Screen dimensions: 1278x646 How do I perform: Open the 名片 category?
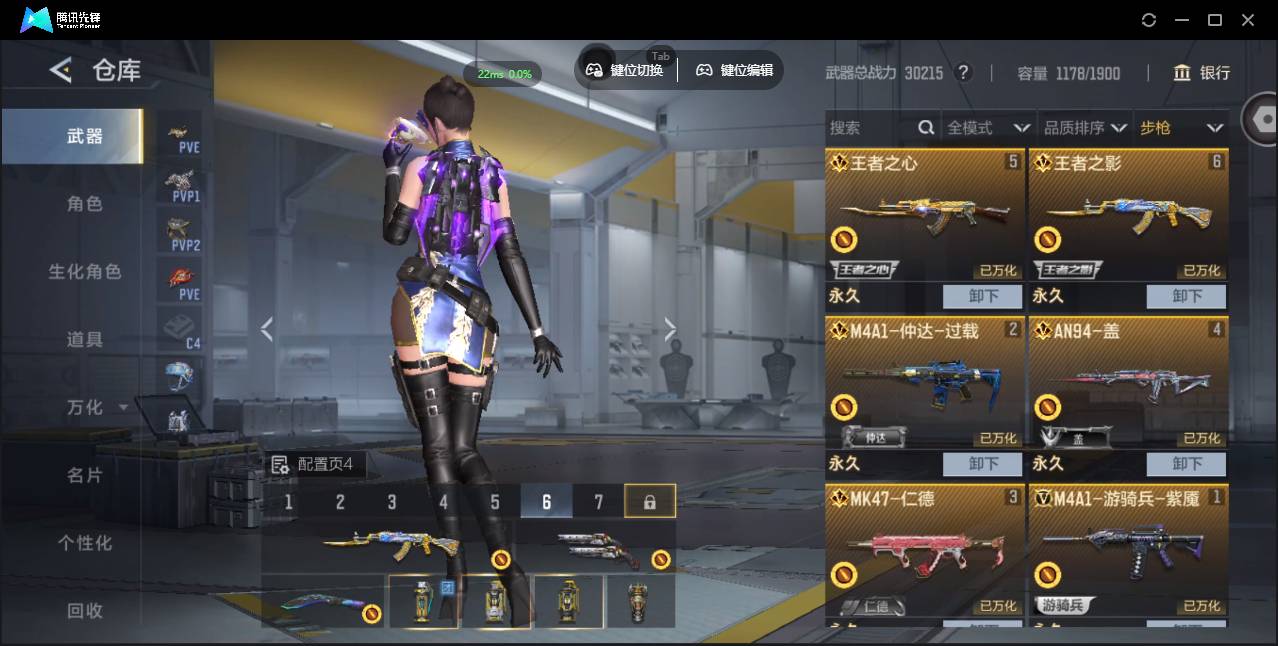[84, 475]
